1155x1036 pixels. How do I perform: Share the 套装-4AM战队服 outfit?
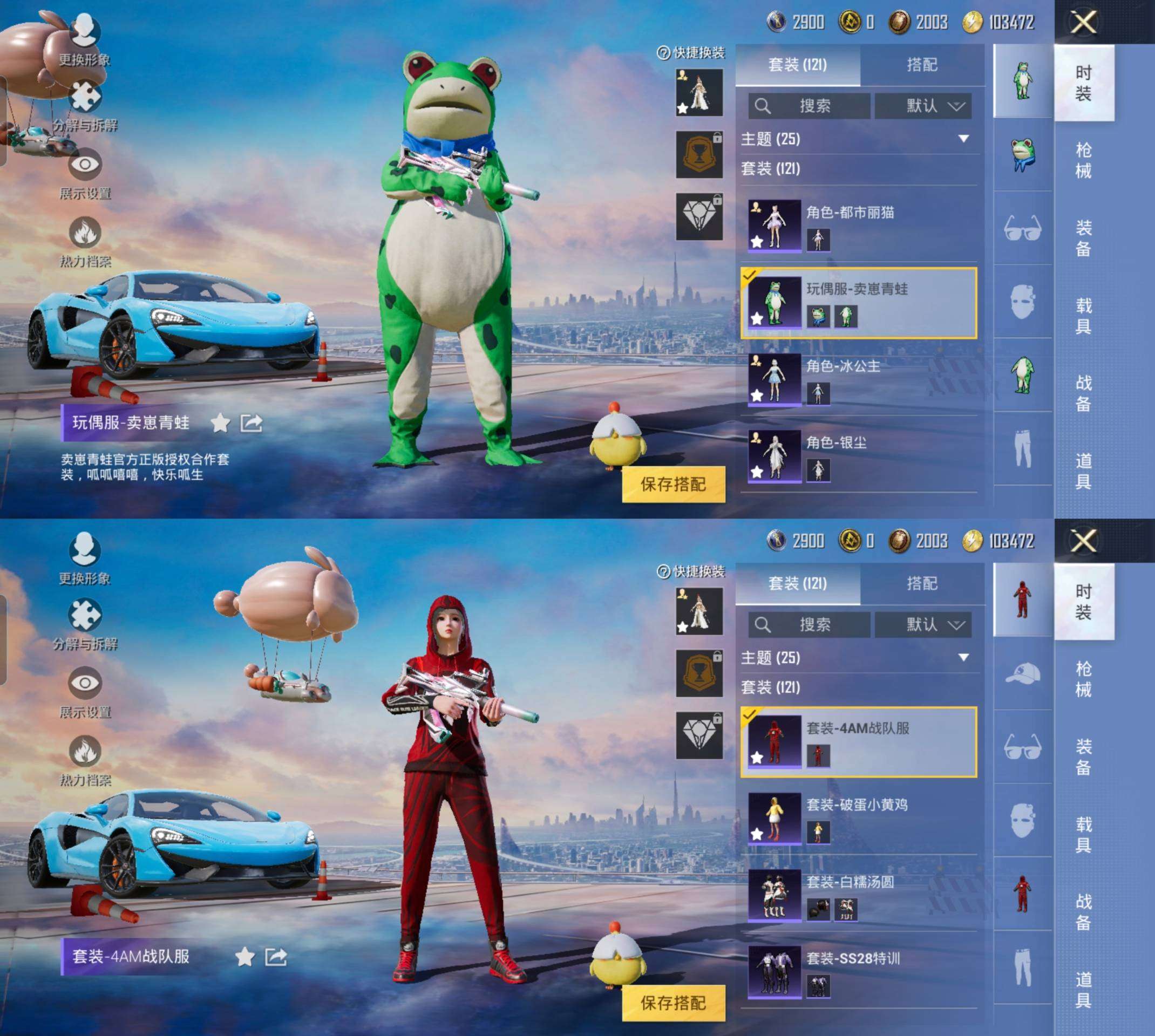pos(276,957)
